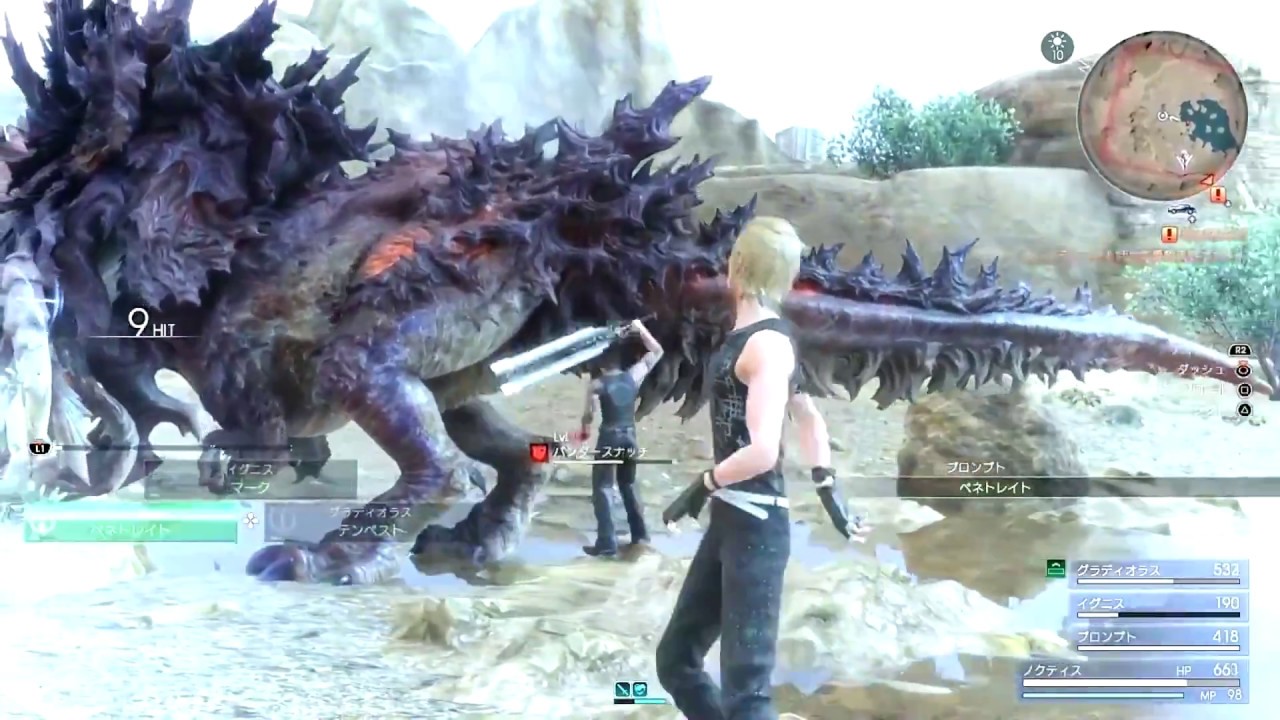Select the red enemy crest beside バンダースナッチ
Screen dimensions: 1280x720
539,452
